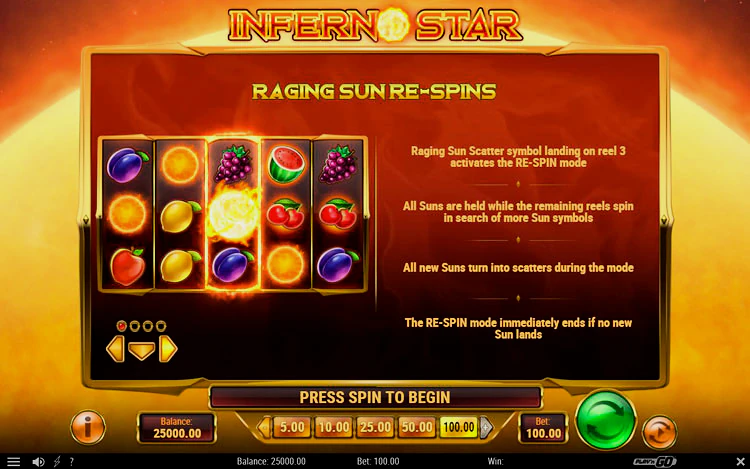
Task: Choose the 10.00 bet amount
Action: tap(332, 428)
